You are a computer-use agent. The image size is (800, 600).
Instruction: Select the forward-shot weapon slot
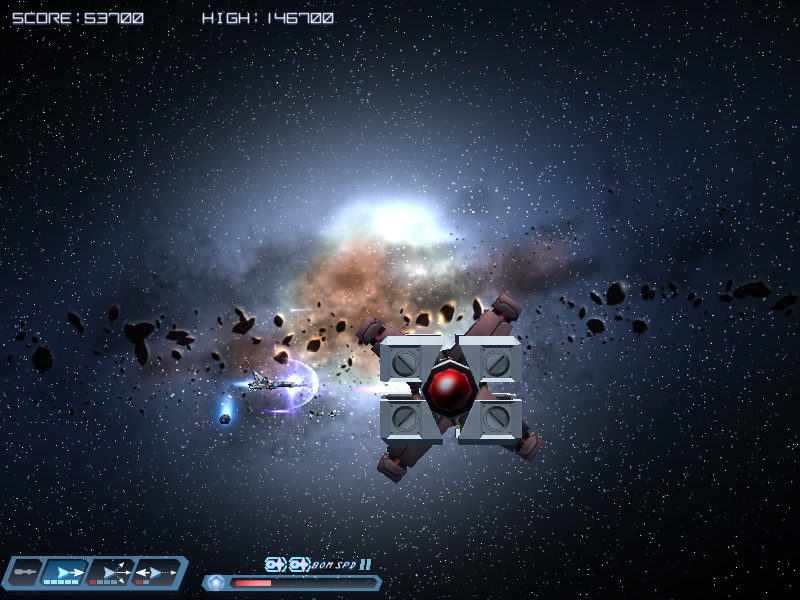pyautogui.click(x=66, y=572)
